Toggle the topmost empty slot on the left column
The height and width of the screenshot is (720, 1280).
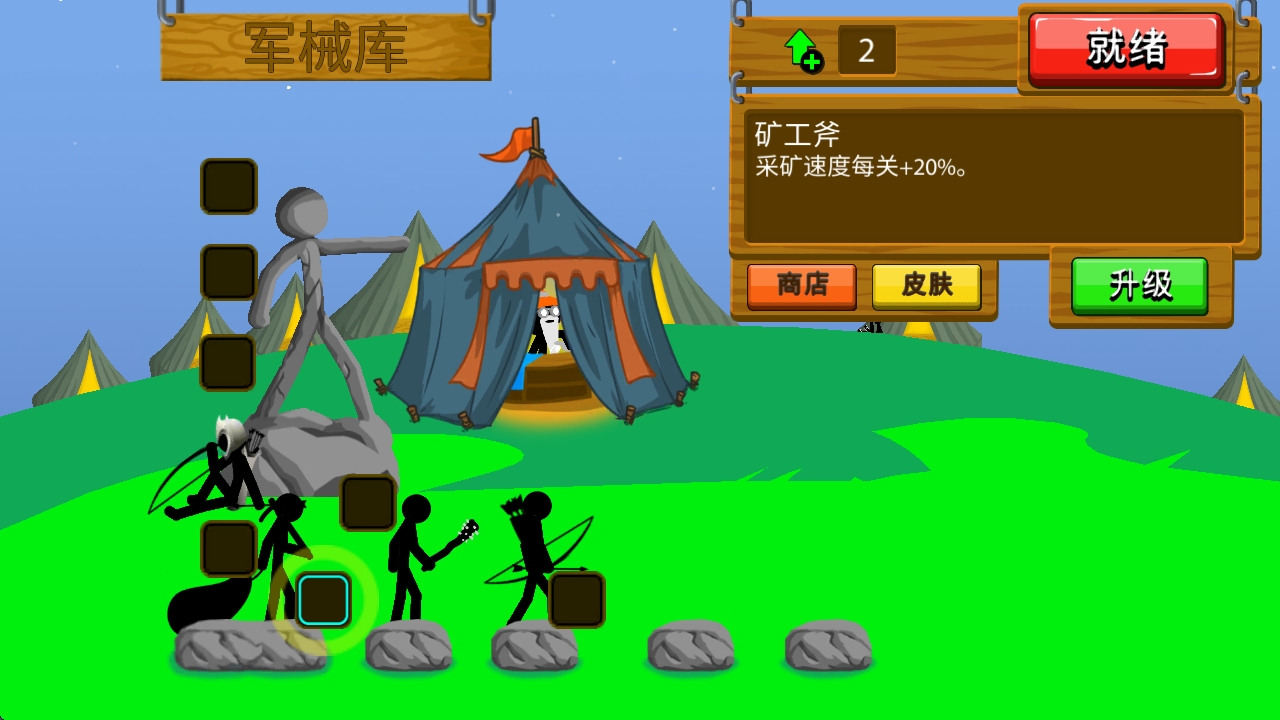point(227,187)
